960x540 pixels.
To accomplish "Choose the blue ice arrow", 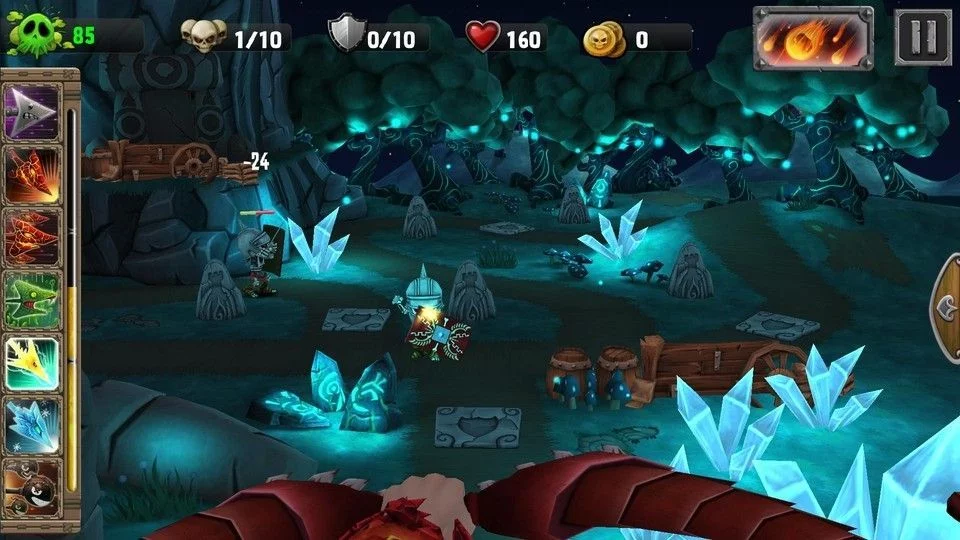I will tap(33, 425).
